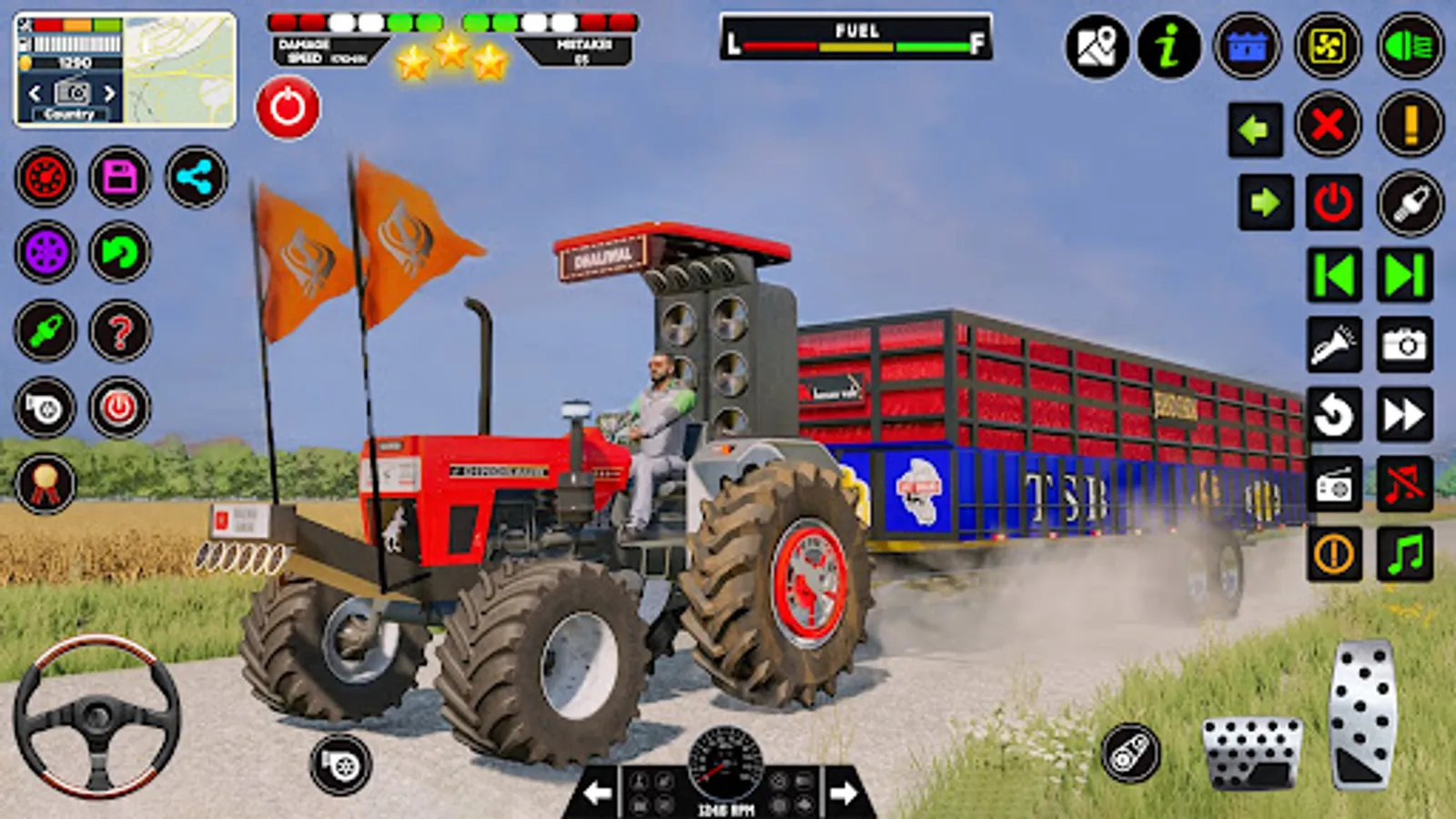Expand the minimap with right chevron
The height and width of the screenshot is (819, 1456).
point(111,91)
